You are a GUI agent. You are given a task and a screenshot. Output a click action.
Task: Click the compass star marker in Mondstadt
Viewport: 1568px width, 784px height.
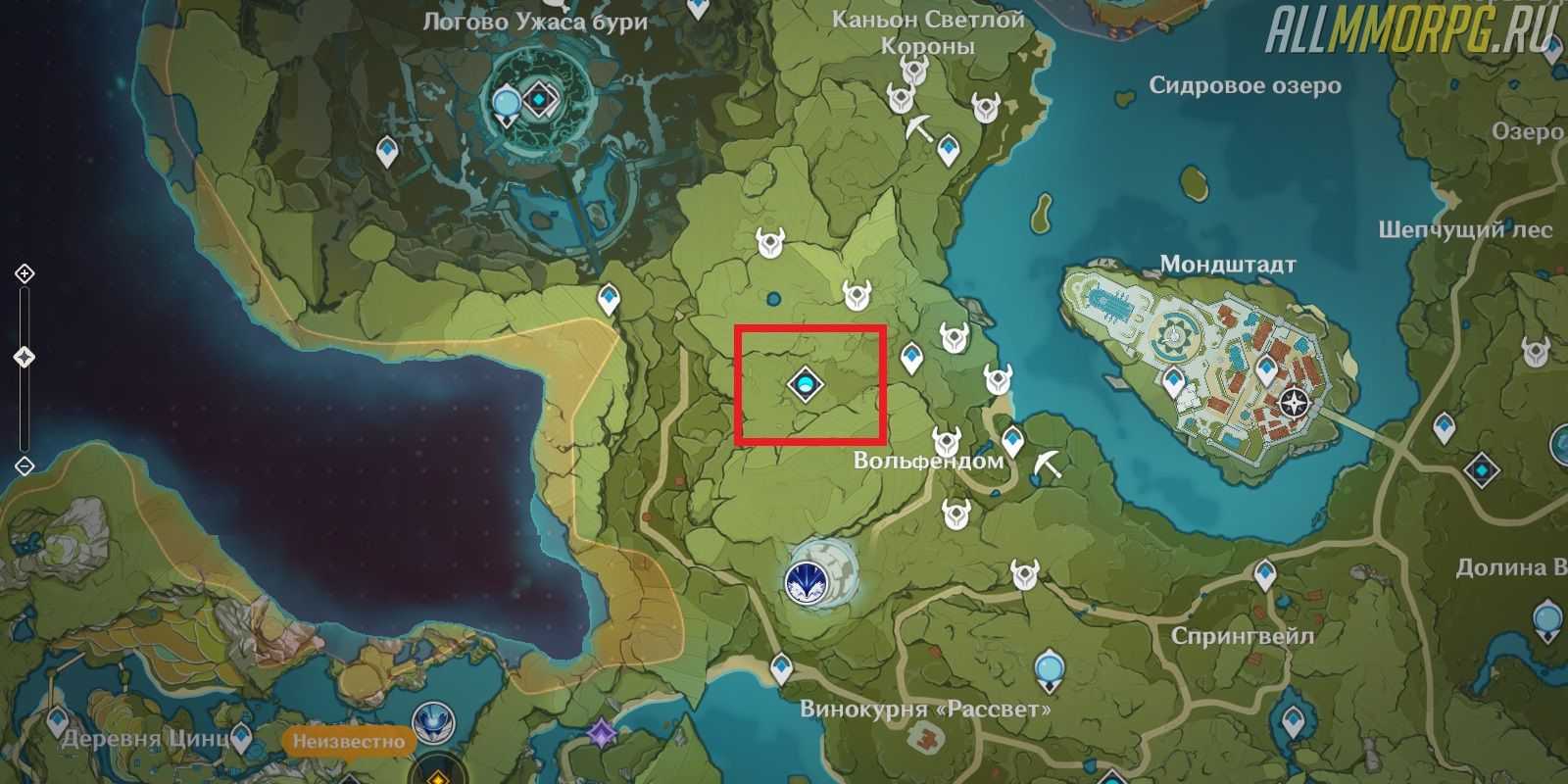[x=1296, y=402]
